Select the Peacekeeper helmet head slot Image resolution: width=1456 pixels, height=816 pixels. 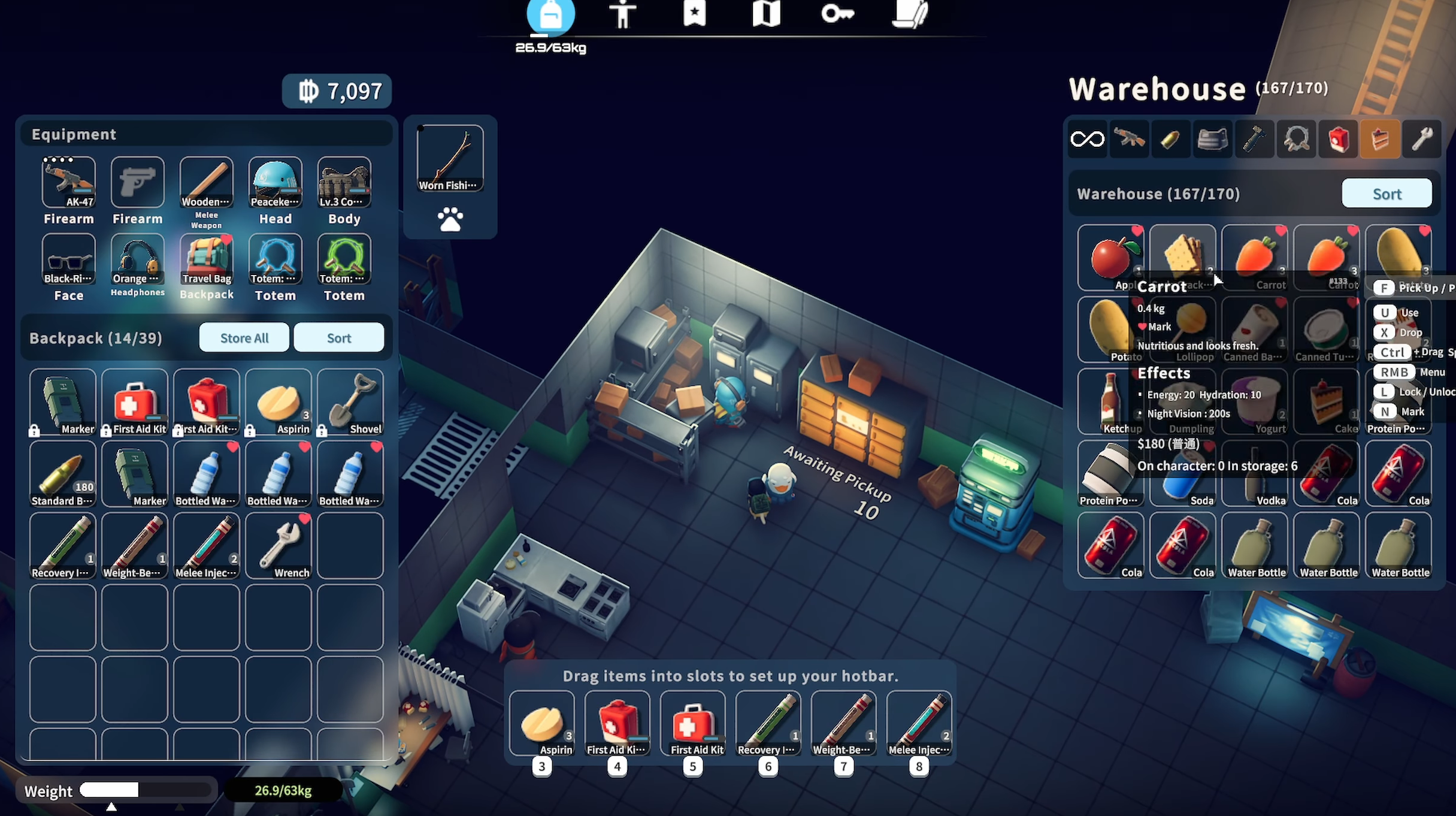pyautogui.click(x=276, y=182)
